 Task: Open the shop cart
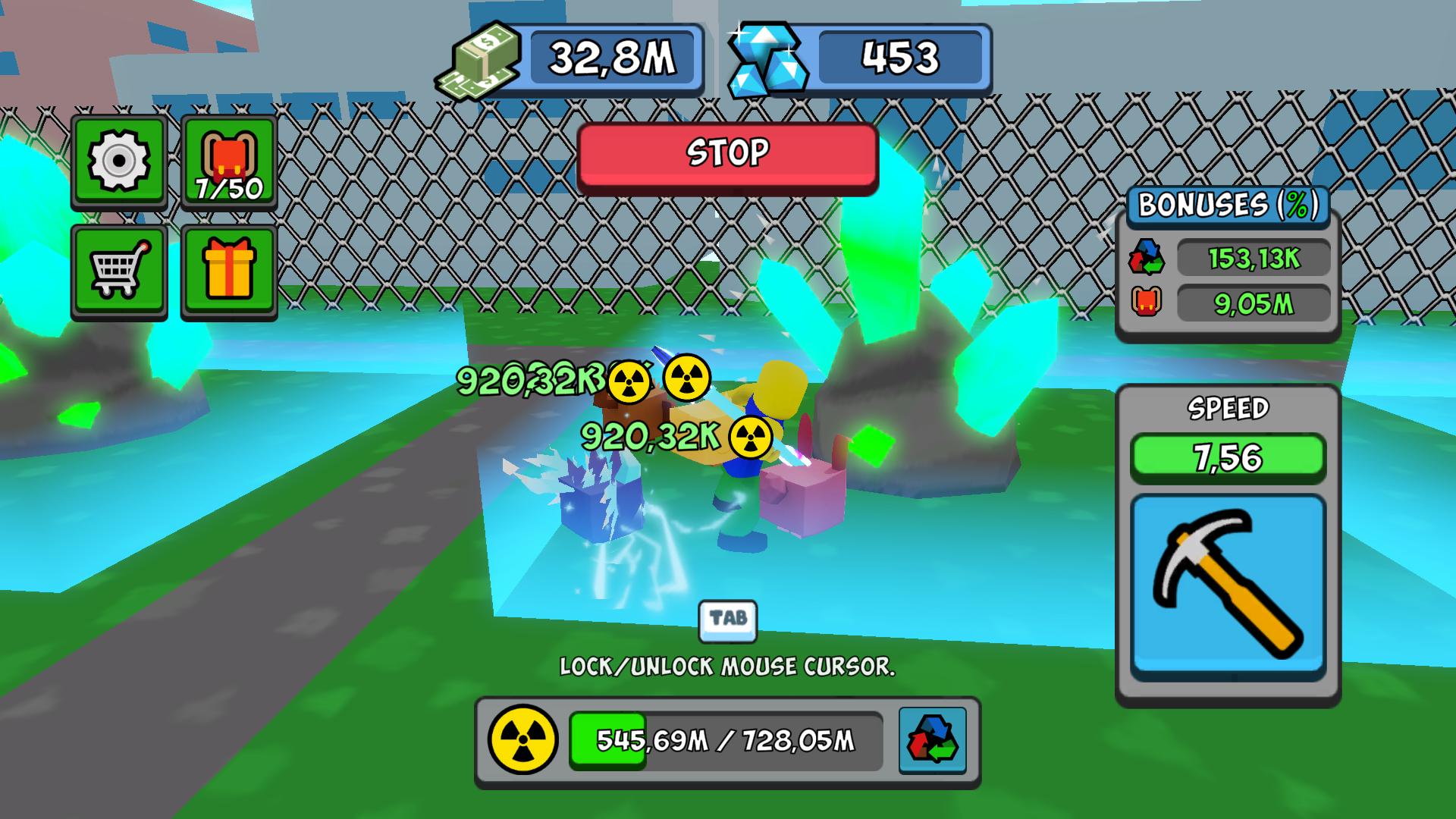118,273
